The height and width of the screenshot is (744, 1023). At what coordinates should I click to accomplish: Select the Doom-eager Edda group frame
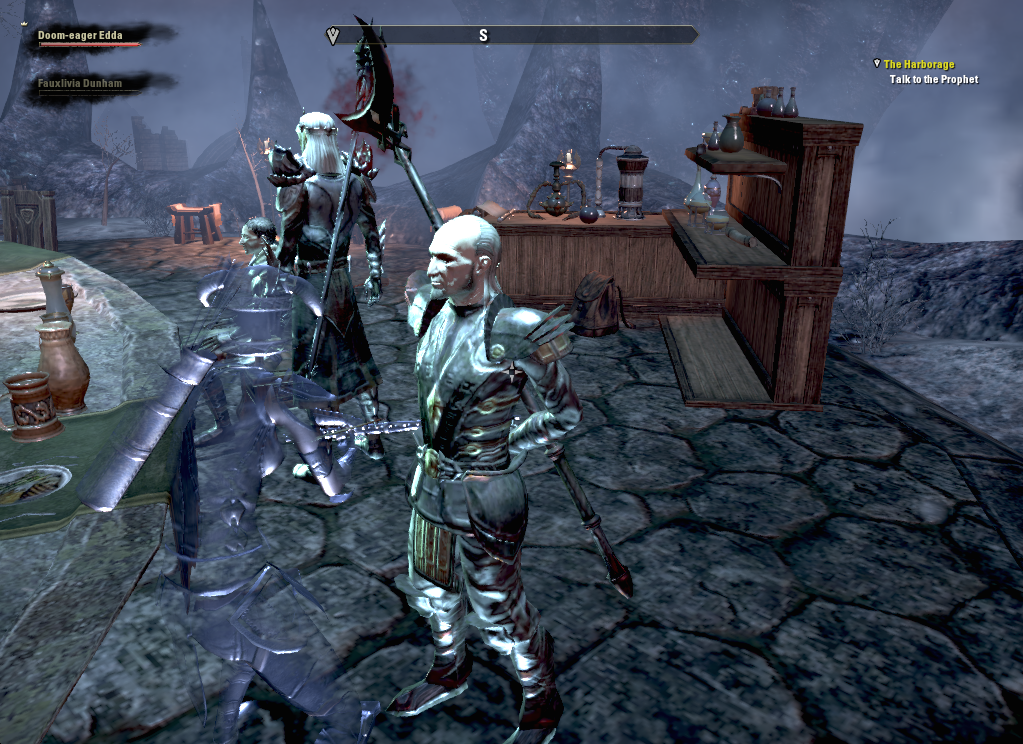point(80,36)
